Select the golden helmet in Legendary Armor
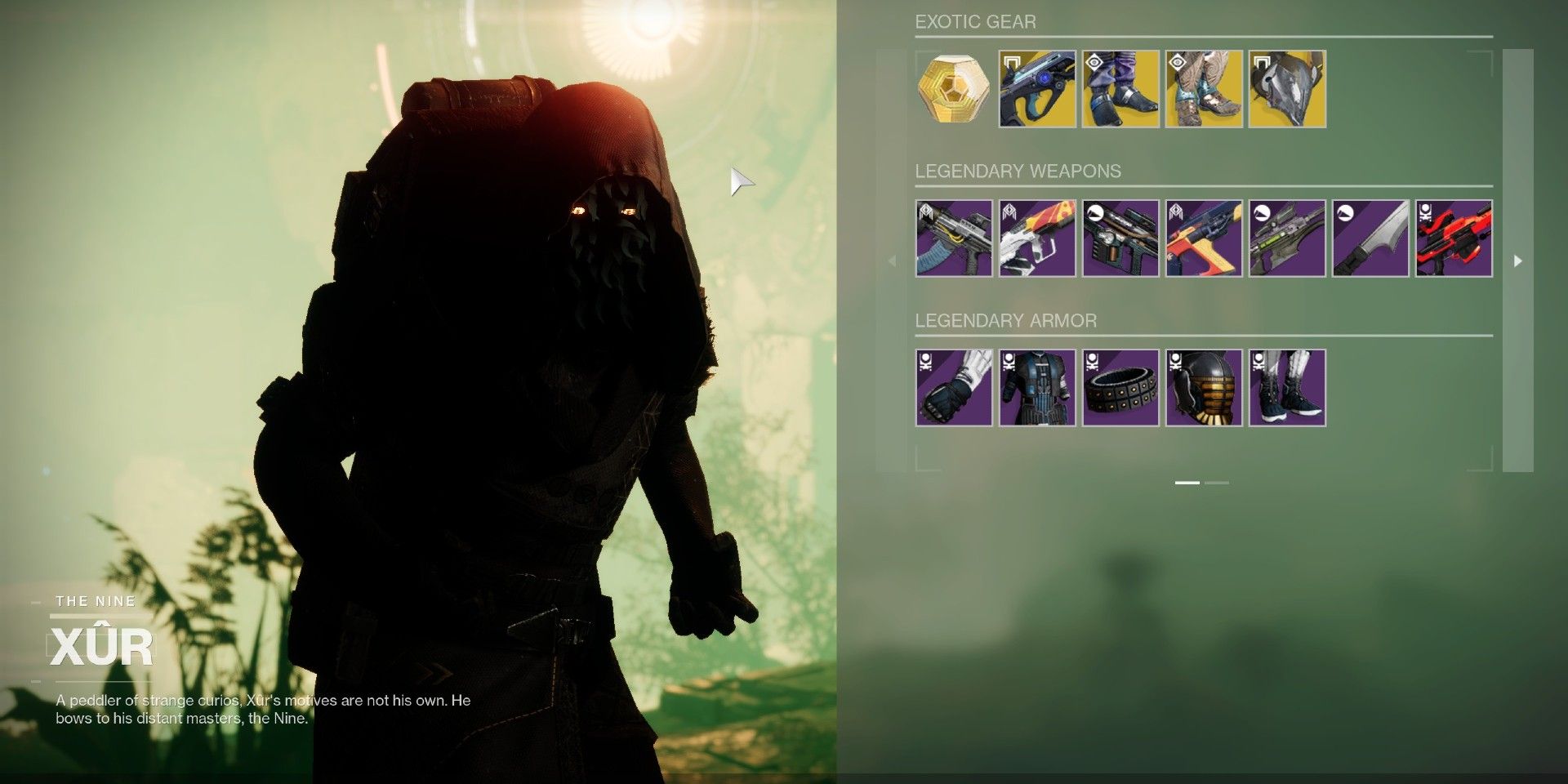This screenshot has height=784, width=1568. 1203,387
